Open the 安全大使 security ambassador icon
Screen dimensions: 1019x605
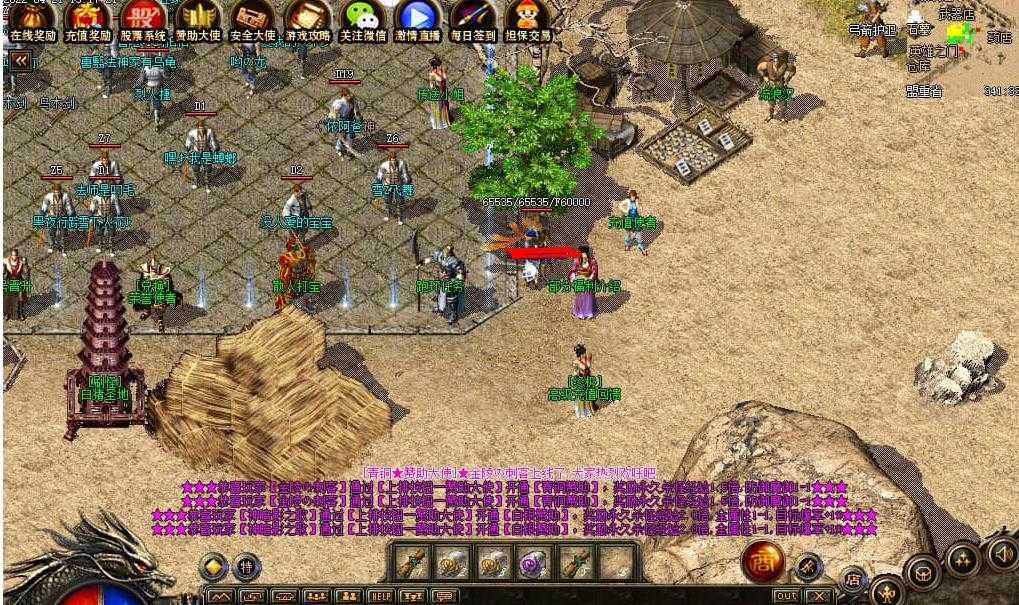253,20
